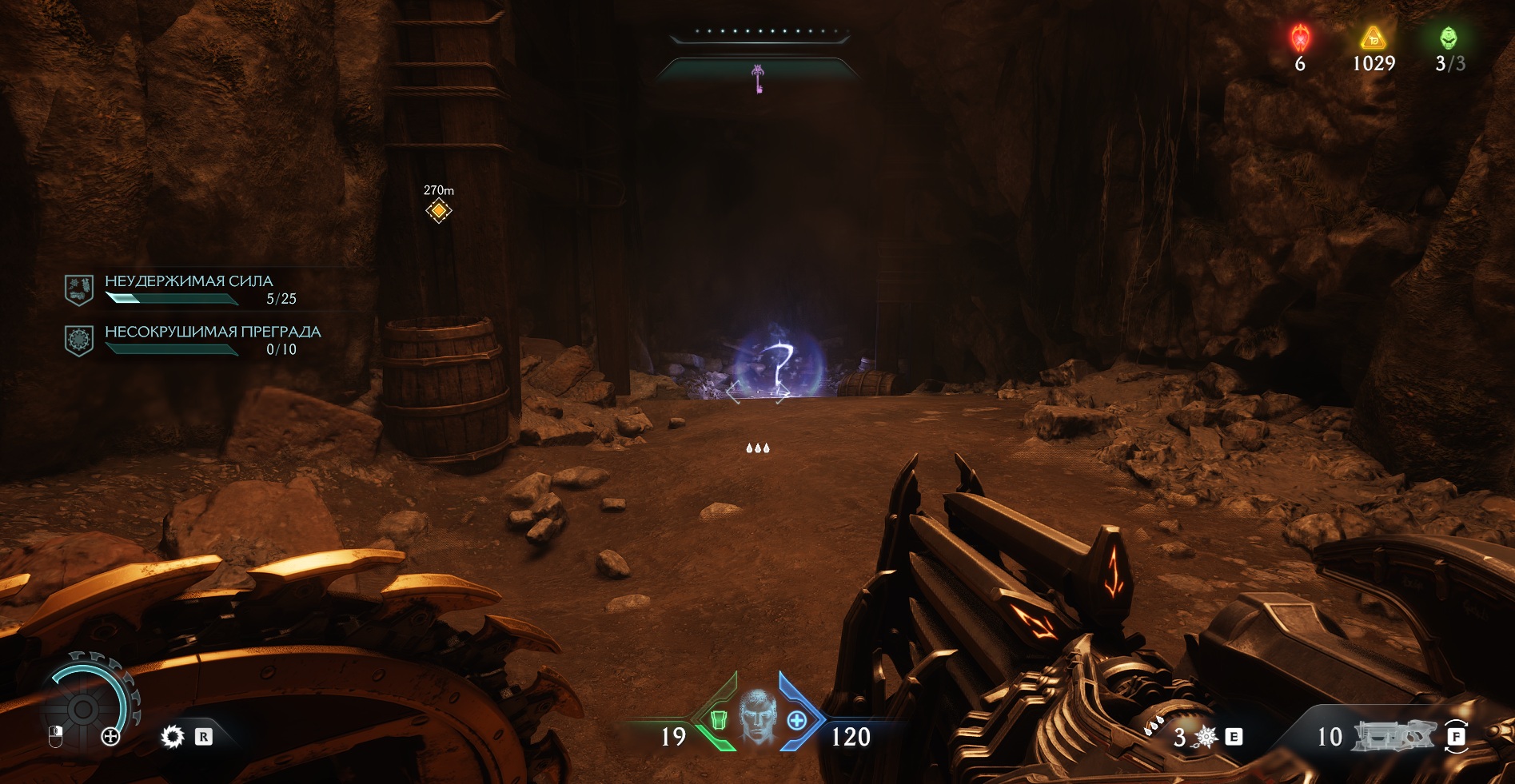The height and width of the screenshot is (784, 1515).
Task: Click the circular shield saw gauge
Action: 84,706
